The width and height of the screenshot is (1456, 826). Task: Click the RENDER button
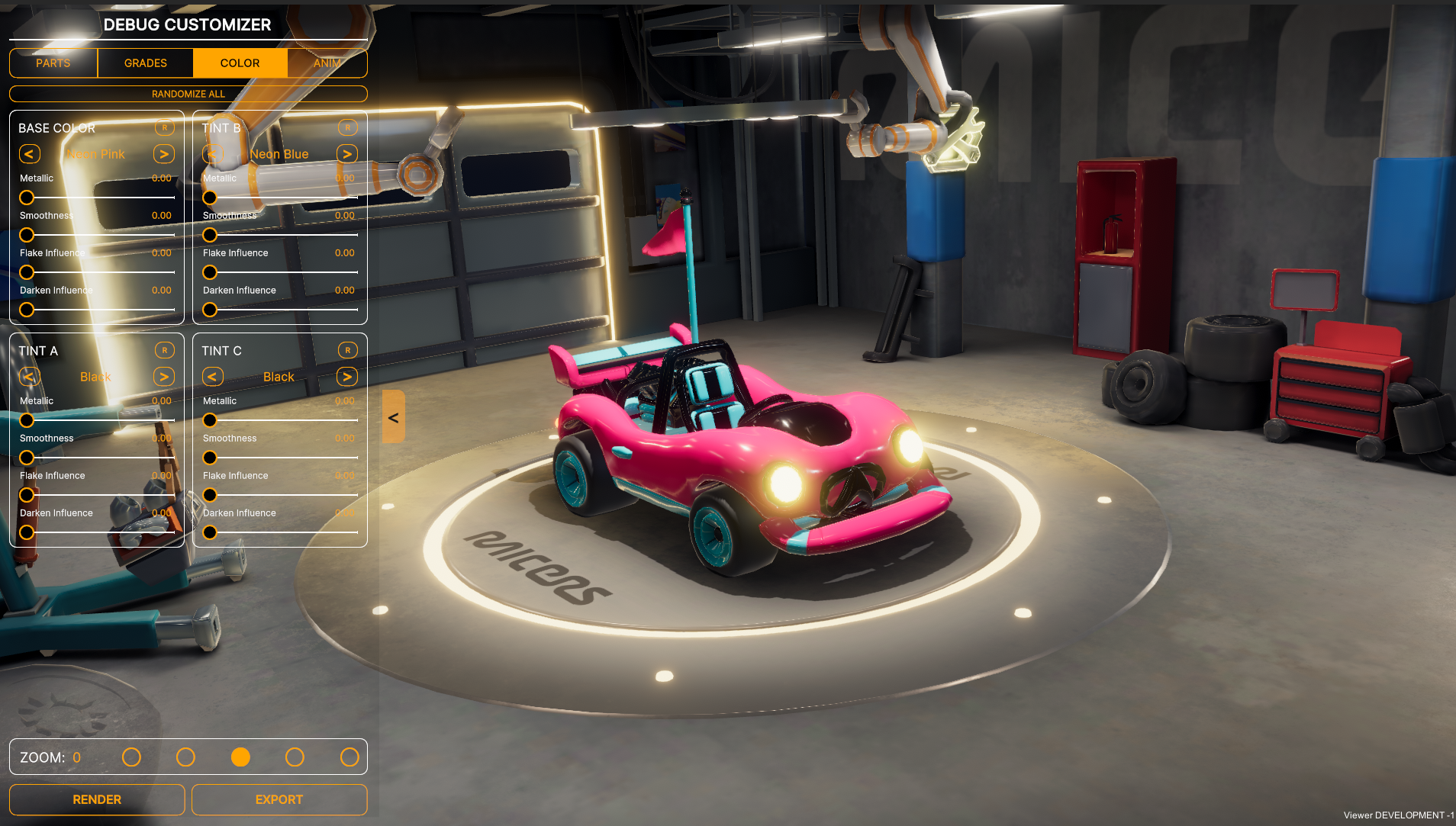click(x=97, y=799)
